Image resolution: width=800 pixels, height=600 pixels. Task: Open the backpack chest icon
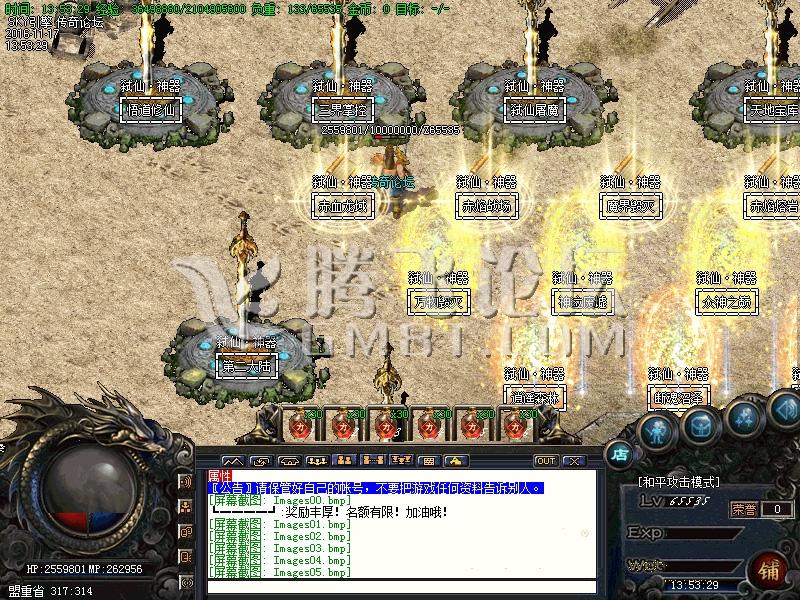700,425
